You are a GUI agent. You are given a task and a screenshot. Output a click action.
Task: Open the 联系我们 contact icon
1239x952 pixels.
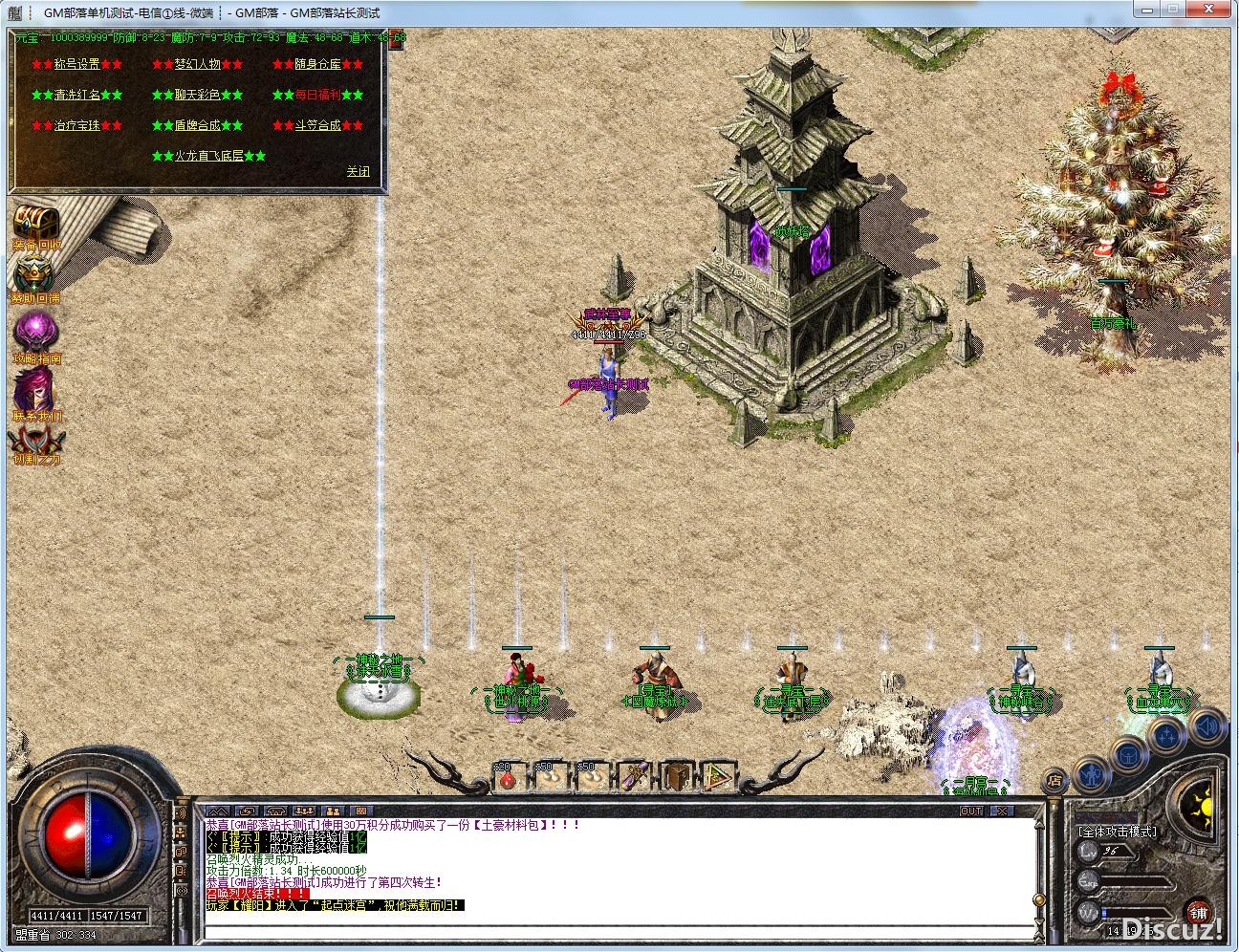pos(34,392)
